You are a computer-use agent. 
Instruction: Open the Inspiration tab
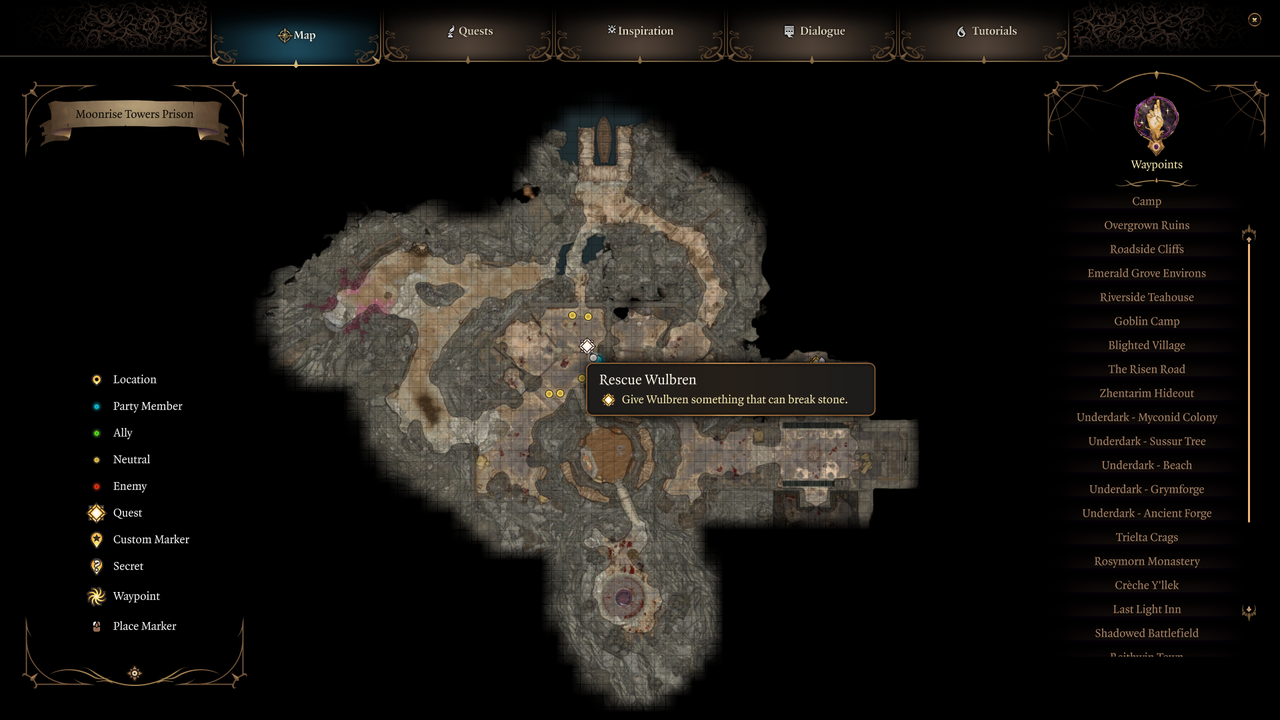pyautogui.click(x=640, y=31)
